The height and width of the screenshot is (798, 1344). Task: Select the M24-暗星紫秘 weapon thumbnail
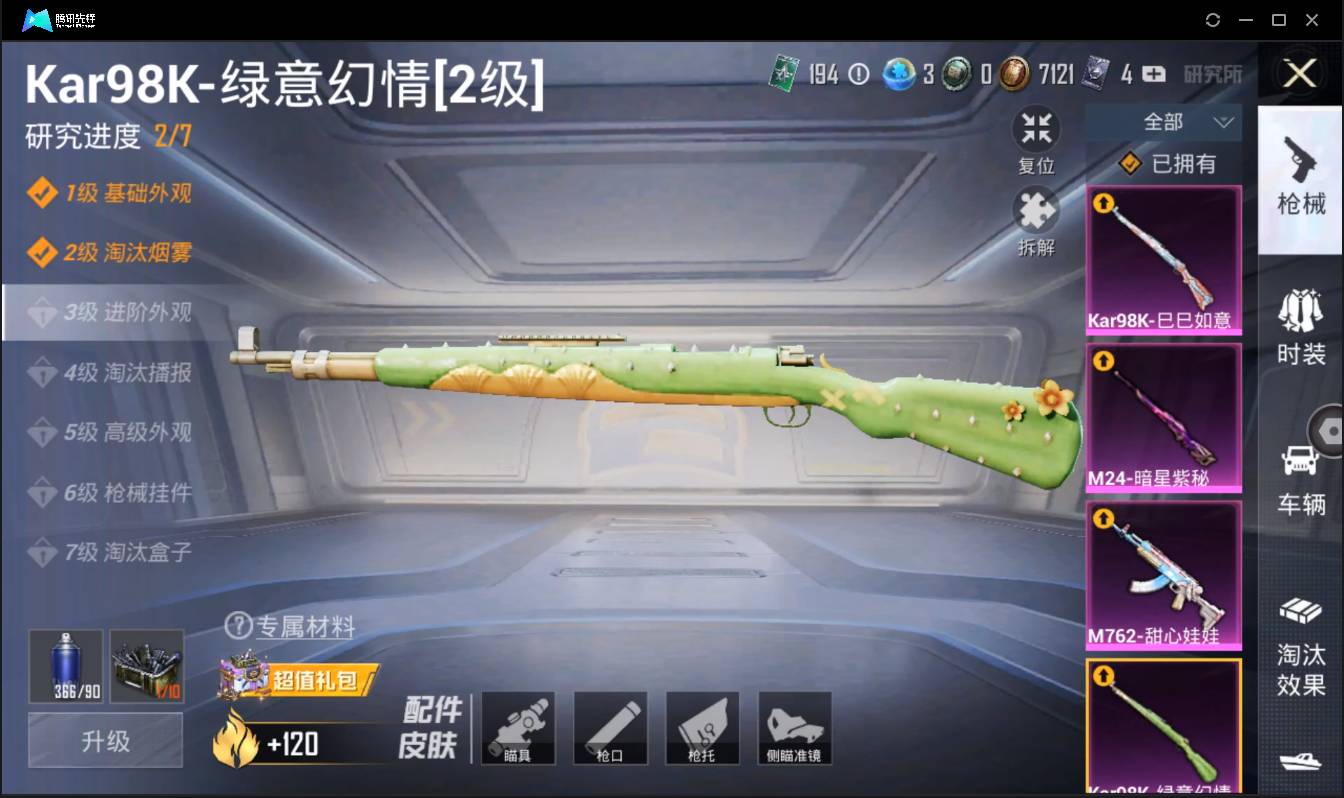click(x=1164, y=418)
